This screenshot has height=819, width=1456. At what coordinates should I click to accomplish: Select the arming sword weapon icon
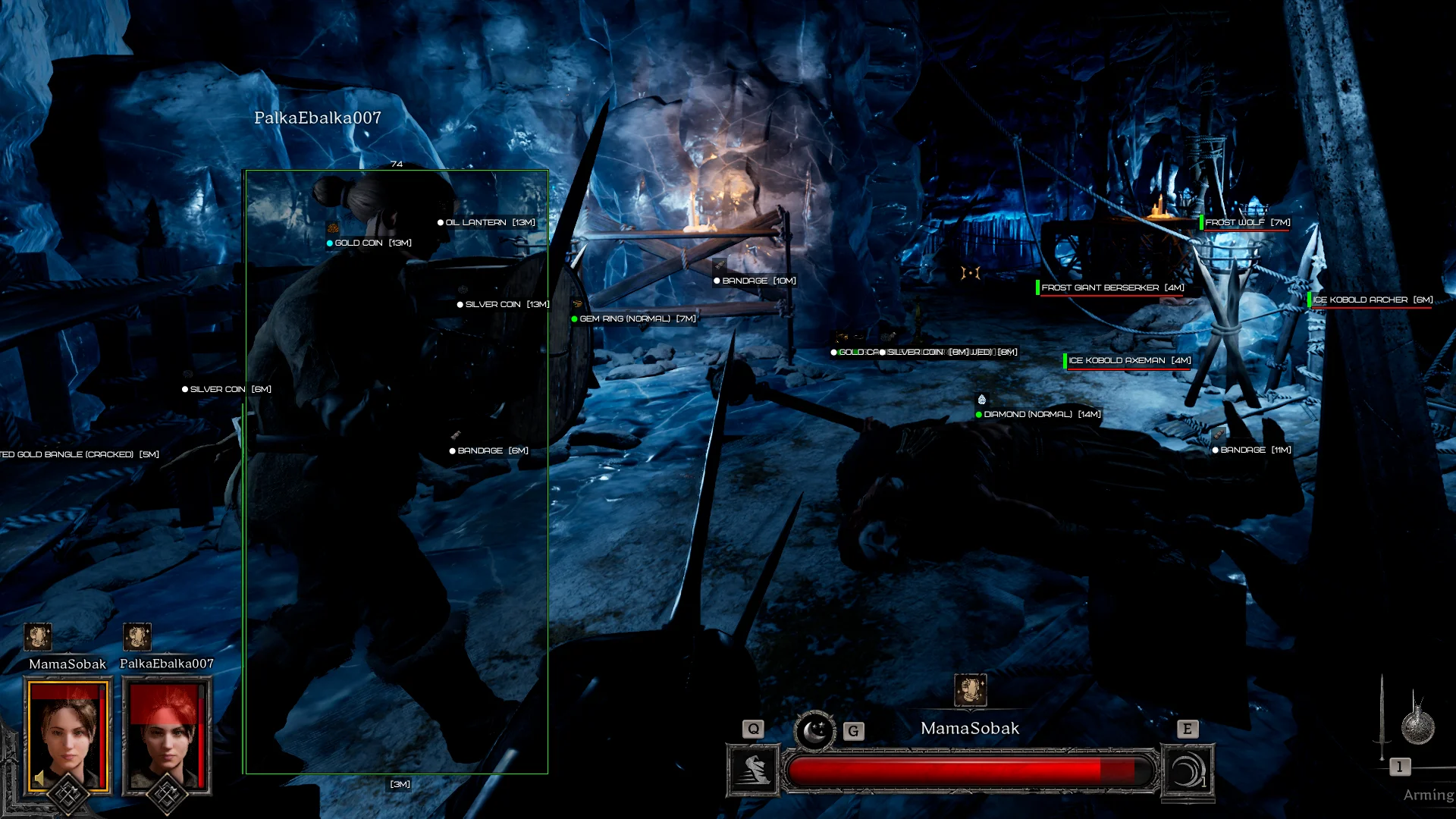1382,717
